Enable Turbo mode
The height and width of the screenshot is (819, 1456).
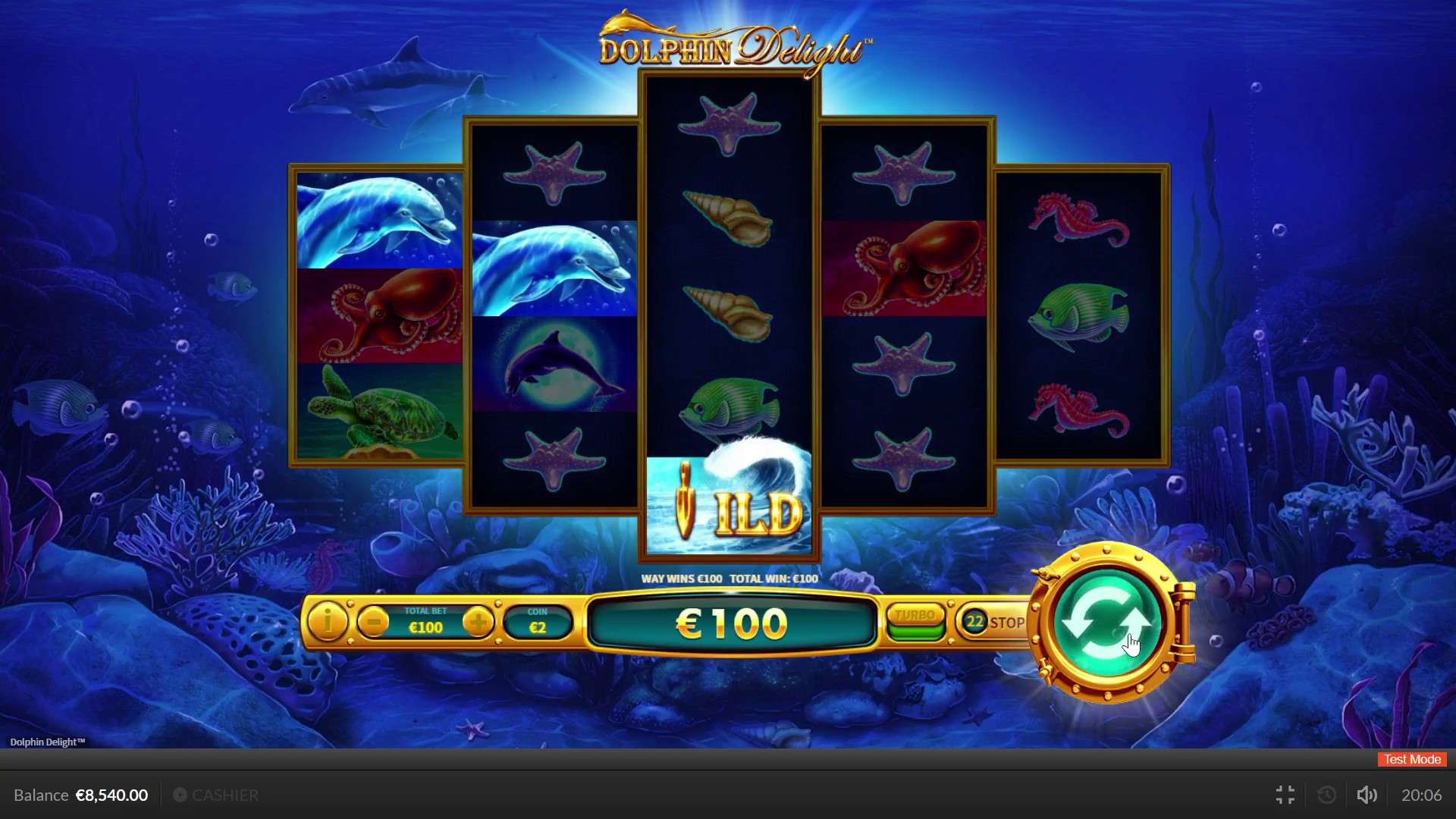(915, 617)
